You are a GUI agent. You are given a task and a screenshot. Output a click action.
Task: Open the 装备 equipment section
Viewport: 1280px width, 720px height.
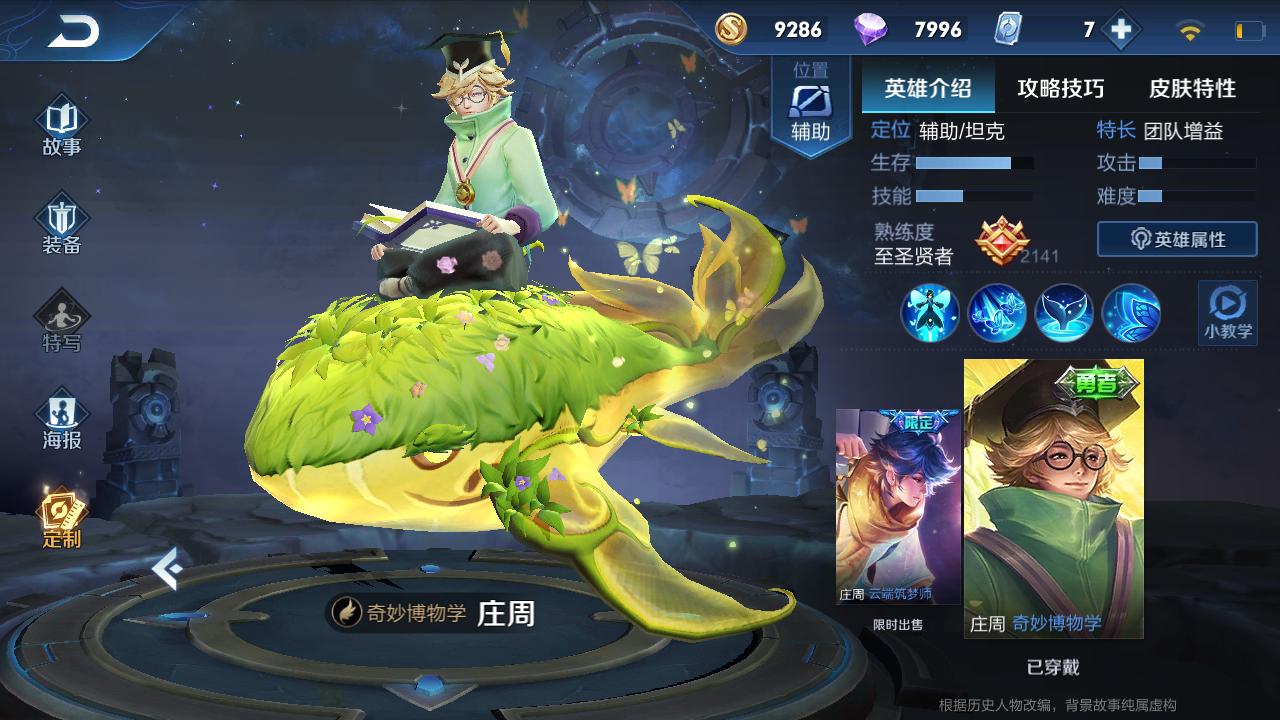point(62,227)
